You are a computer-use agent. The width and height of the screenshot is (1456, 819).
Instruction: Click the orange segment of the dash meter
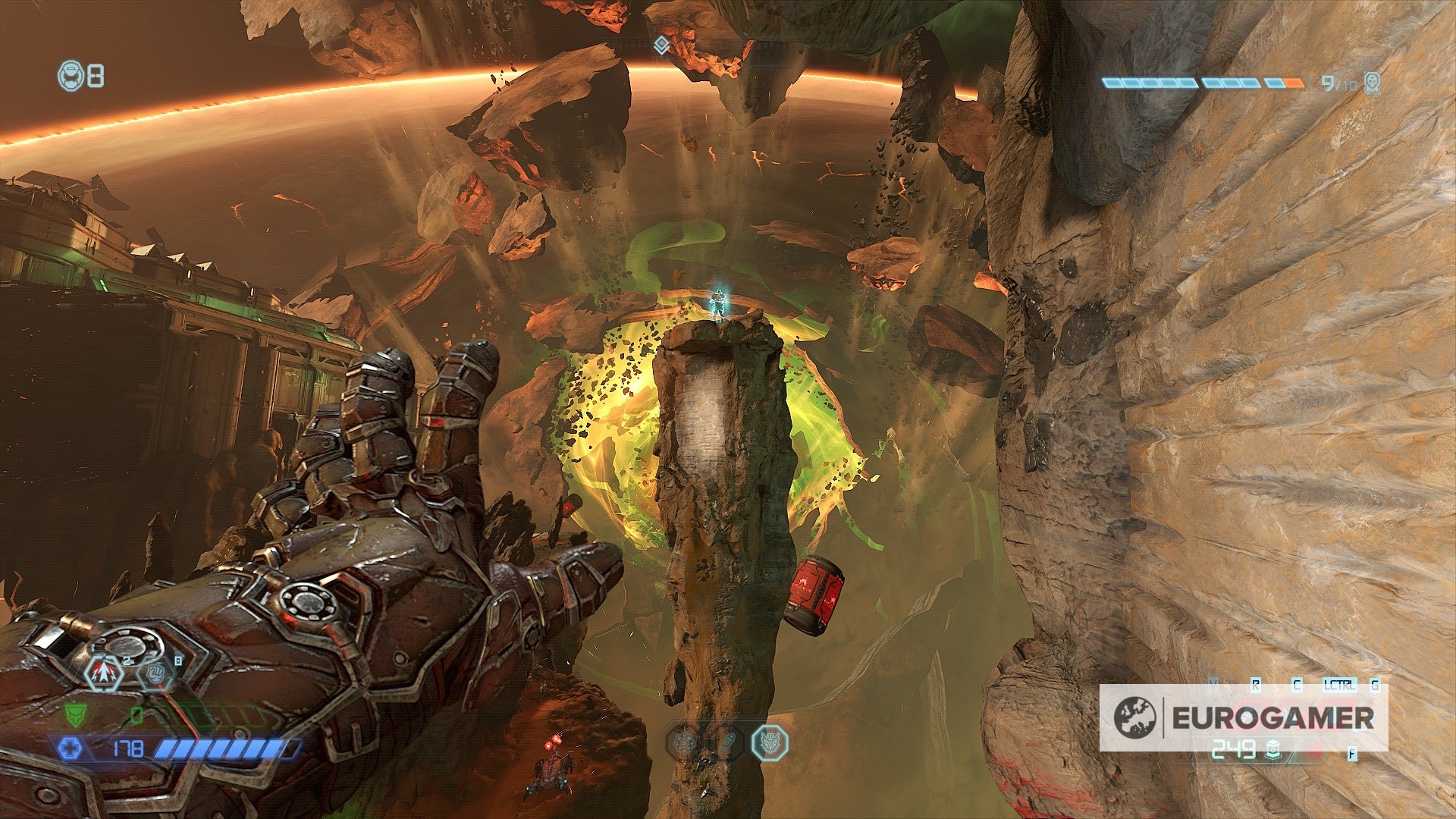pos(1294,83)
